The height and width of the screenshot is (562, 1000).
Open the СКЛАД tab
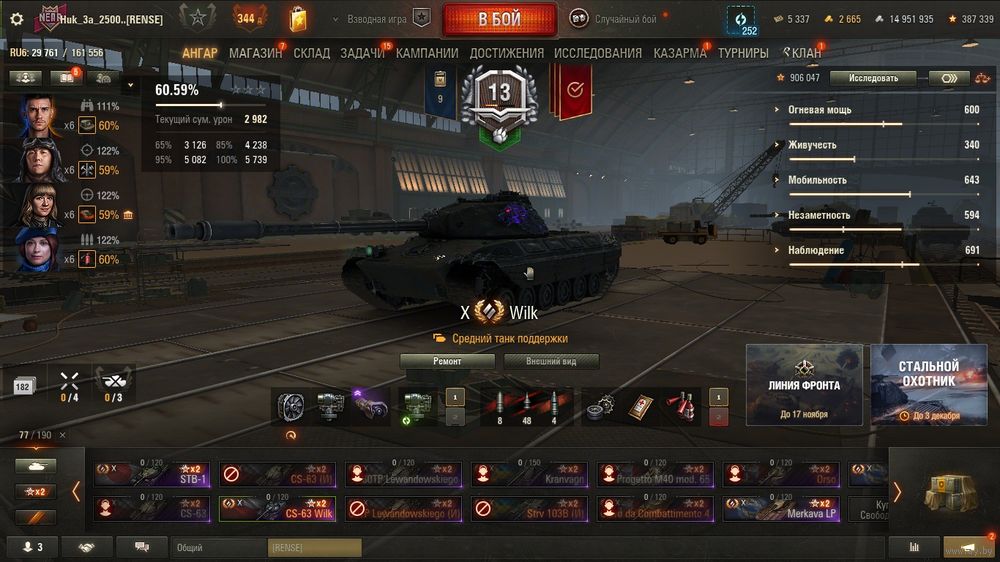[x=311, y=53]
